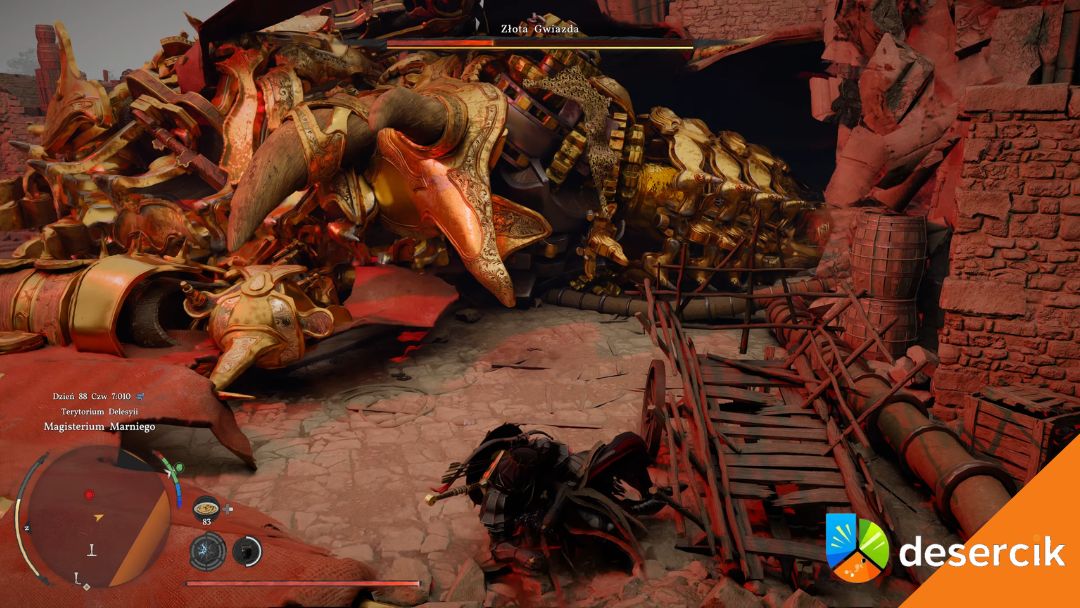
Task: Click the desercik channel logo
Action: (x=857, y=548)
